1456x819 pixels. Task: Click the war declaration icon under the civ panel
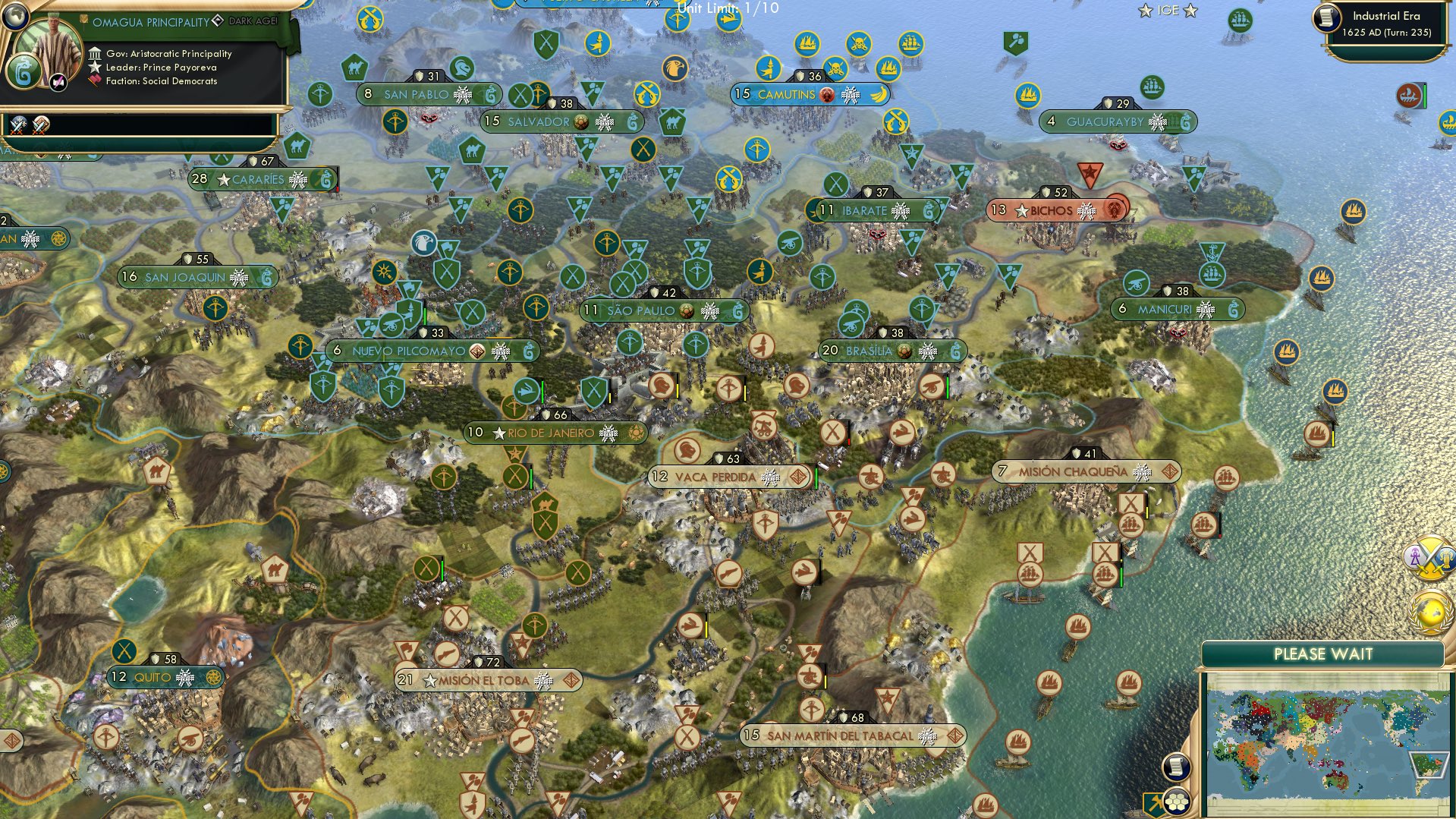(x=19, y=125)
